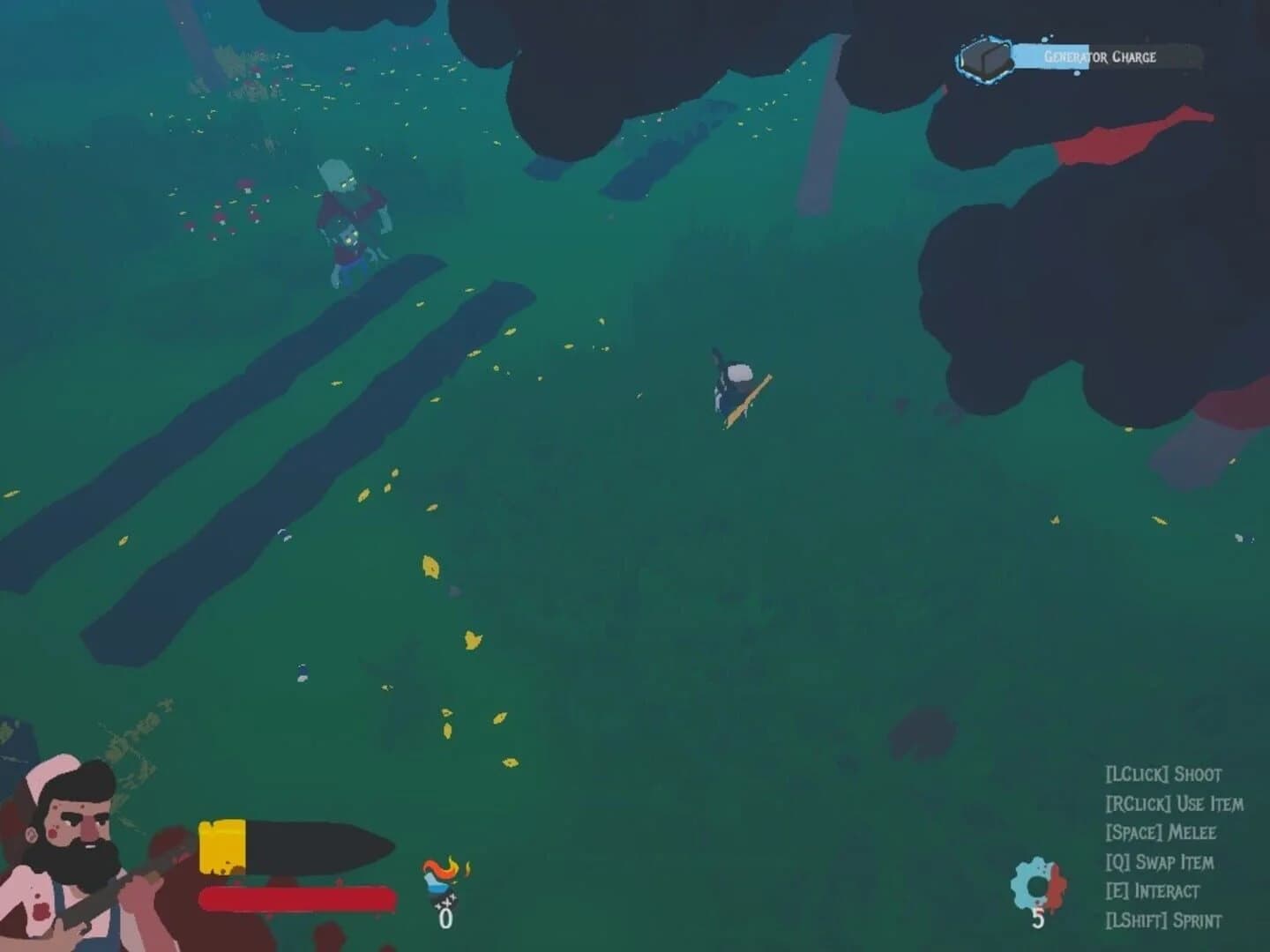Click the [LClick] Shoot control hint

pos(1164,775)
